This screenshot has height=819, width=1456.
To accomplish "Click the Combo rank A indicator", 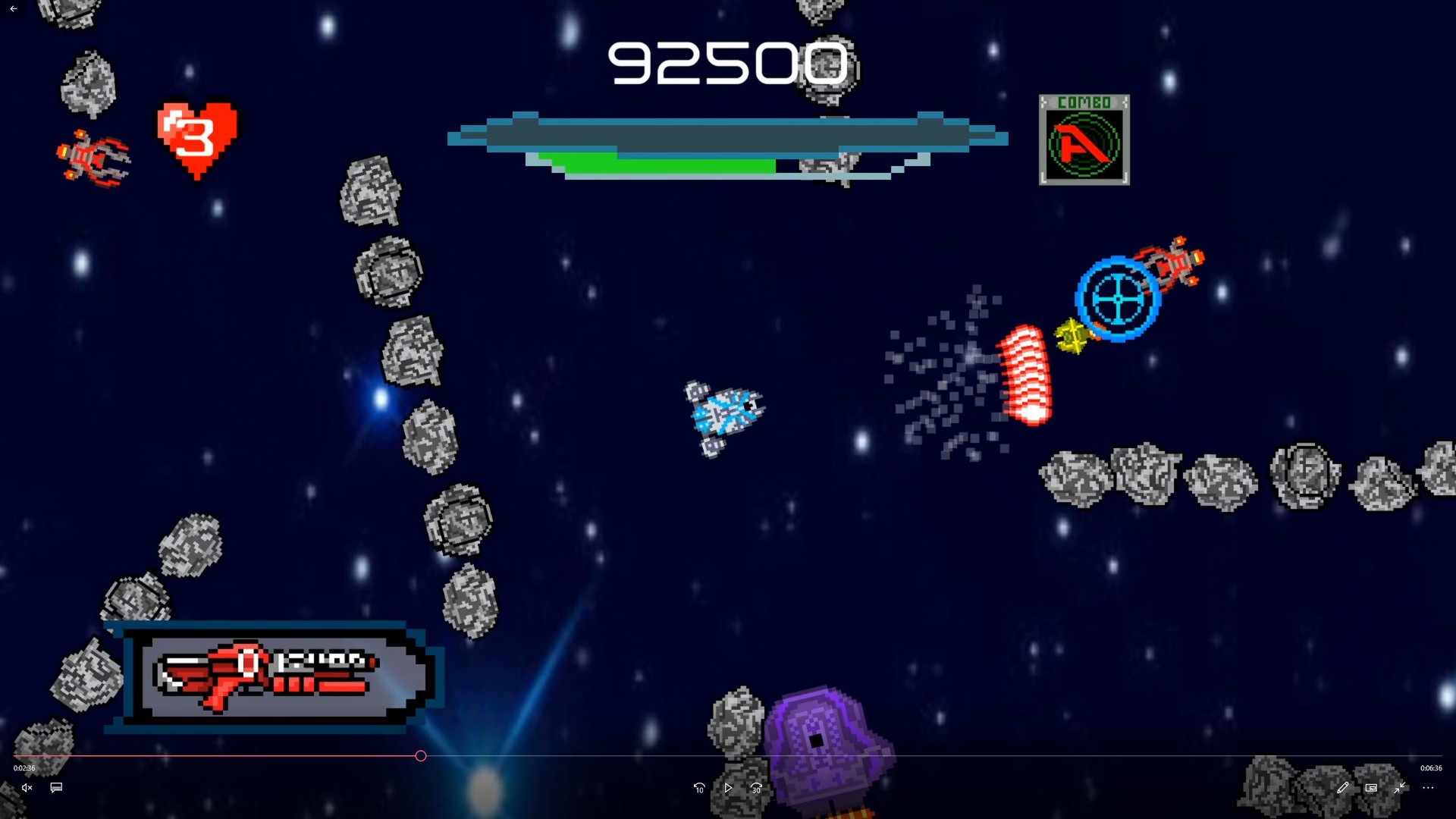I will point(1084,140).
